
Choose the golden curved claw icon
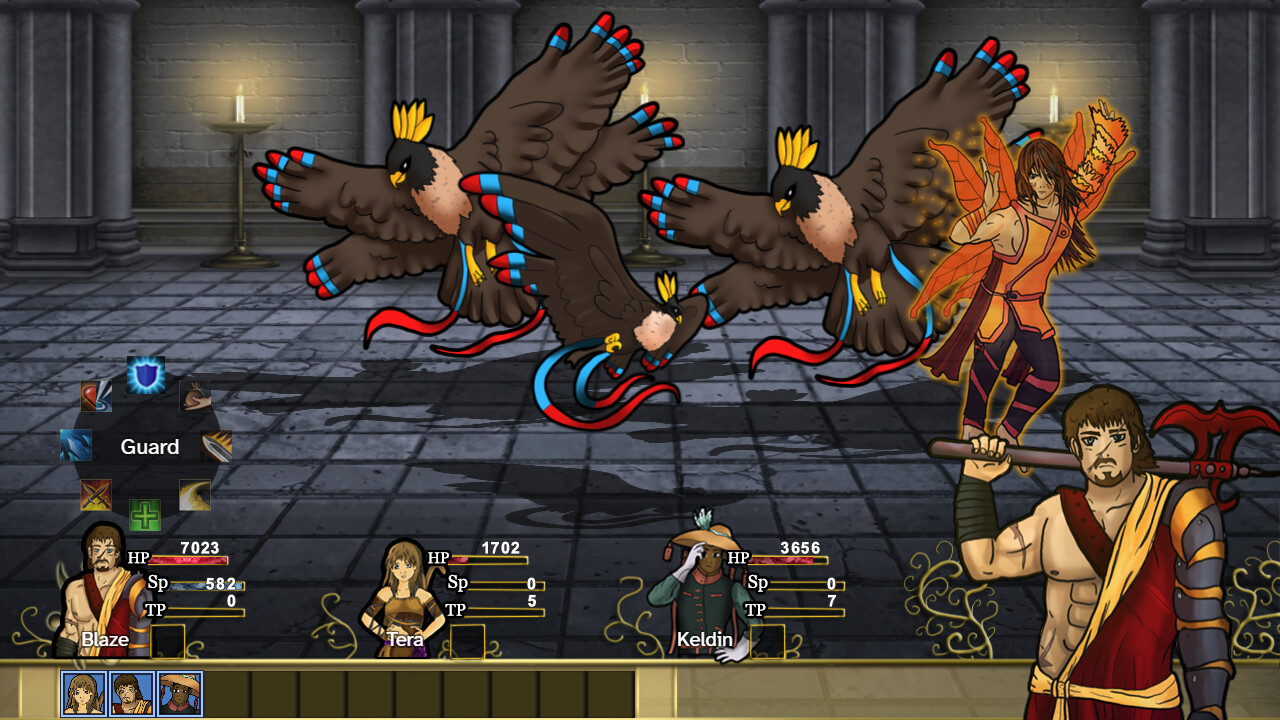(194, 493)
